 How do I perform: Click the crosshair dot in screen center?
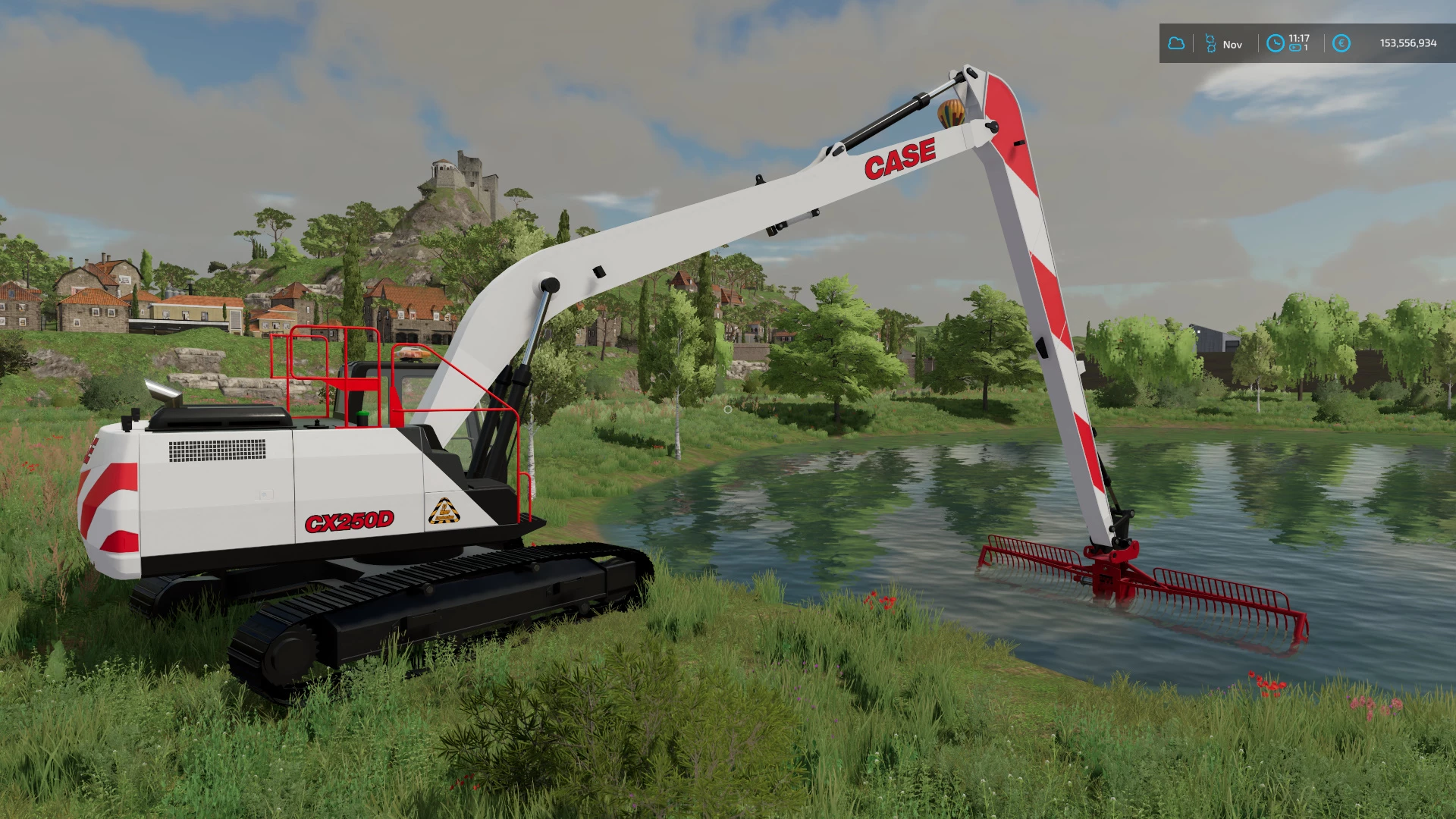[728, 409]
